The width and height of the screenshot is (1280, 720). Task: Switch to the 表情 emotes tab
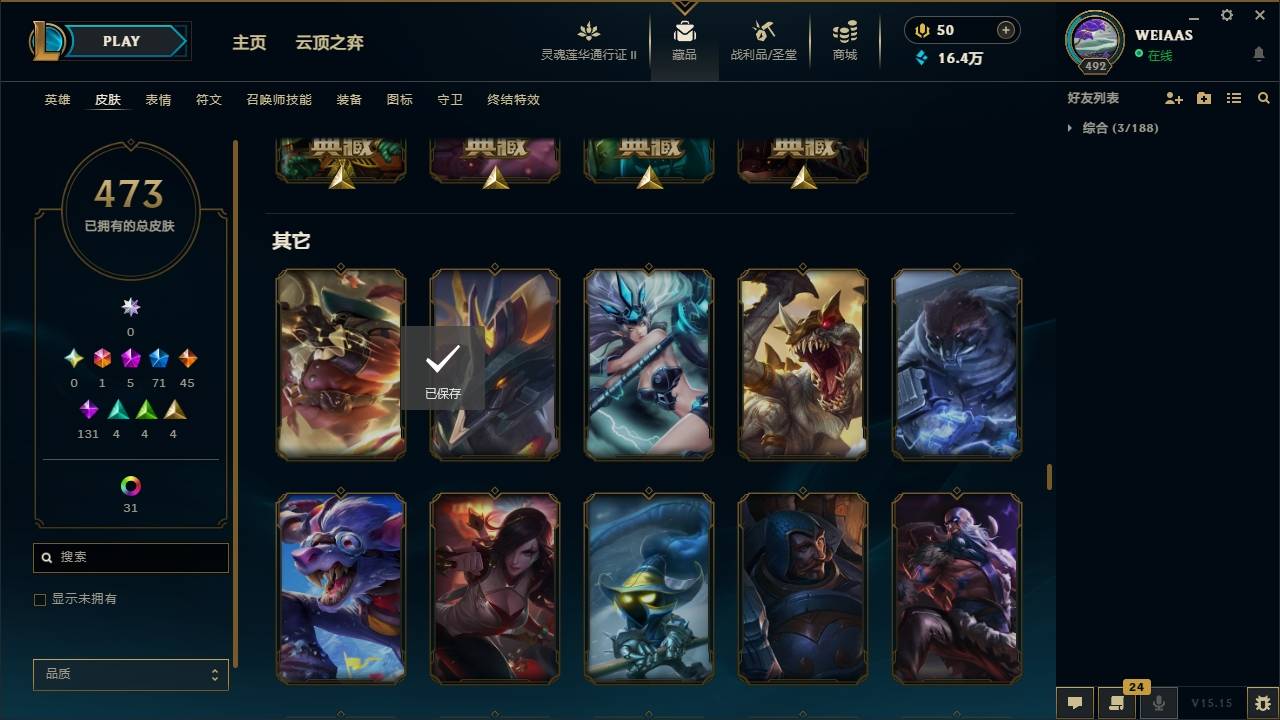pyautogui.click(x=158, y=100)
